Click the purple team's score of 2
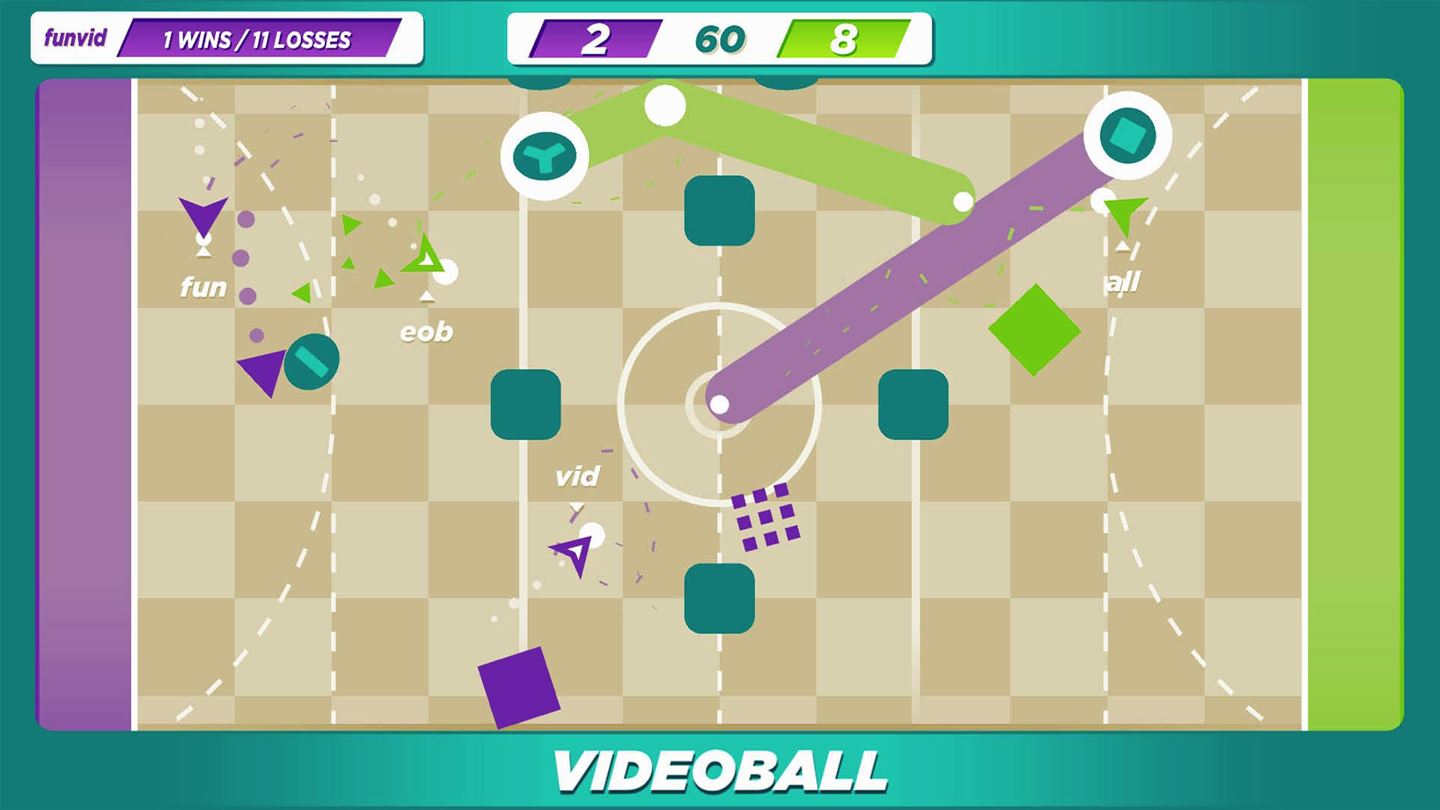 [598, 39]
